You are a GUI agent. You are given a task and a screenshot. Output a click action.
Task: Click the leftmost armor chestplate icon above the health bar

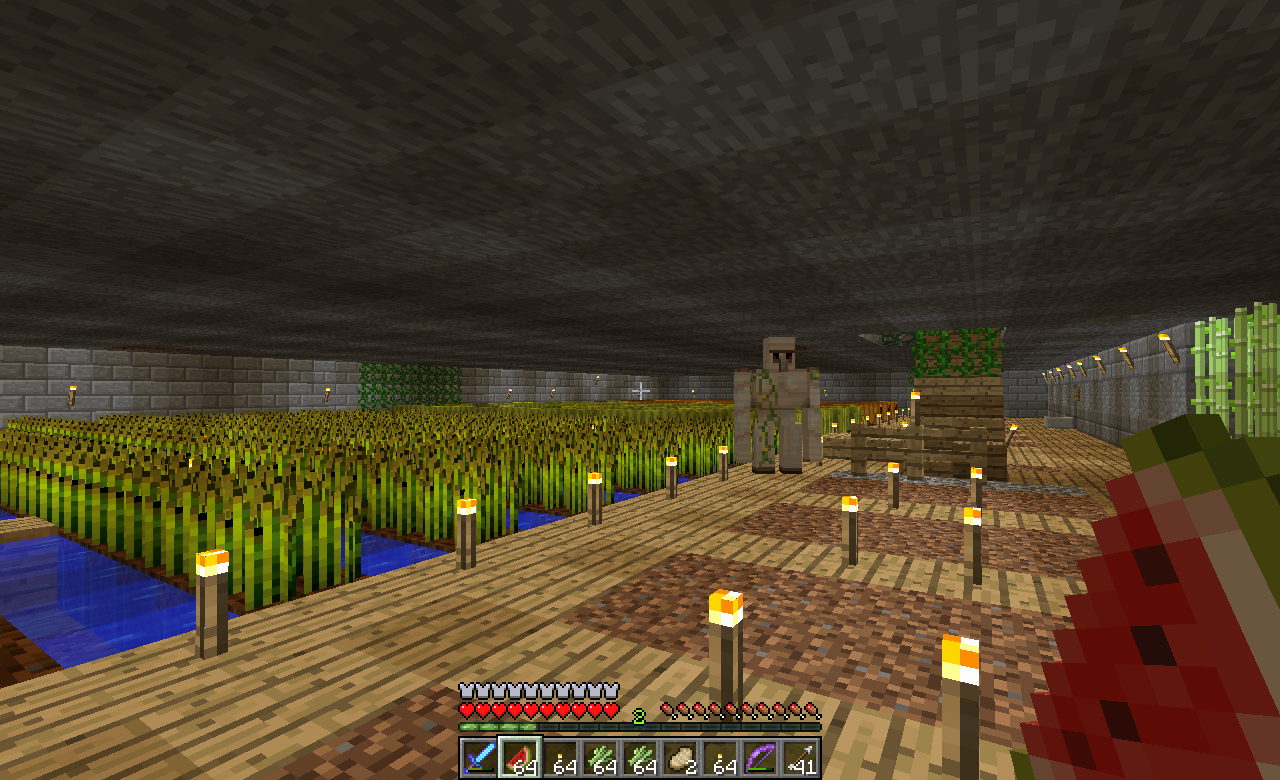click(x=466, y=689)
